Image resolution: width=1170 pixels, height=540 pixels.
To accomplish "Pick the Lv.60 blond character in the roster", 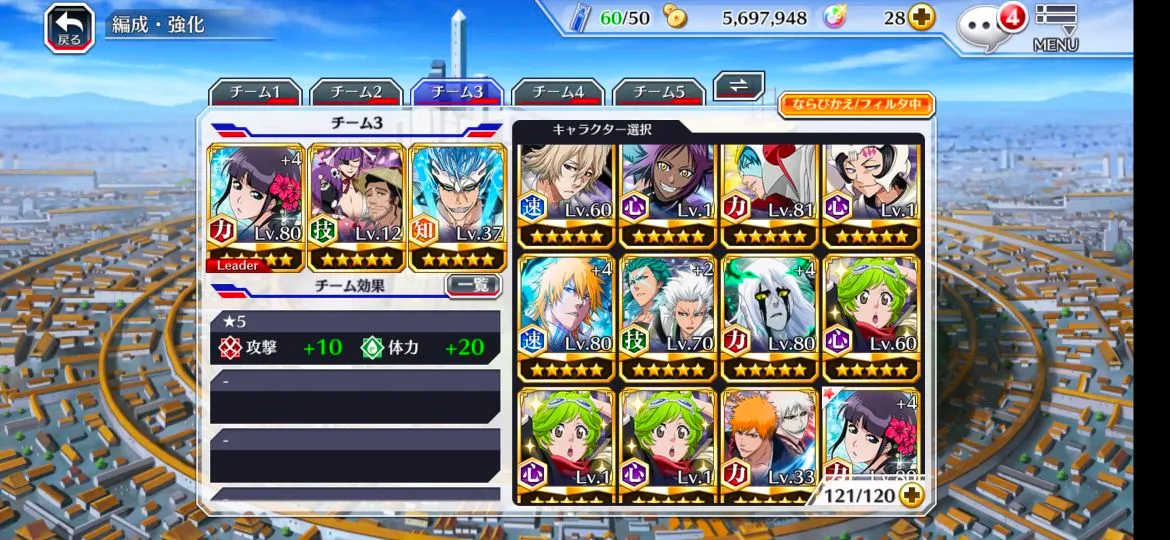I will point(566,197).
